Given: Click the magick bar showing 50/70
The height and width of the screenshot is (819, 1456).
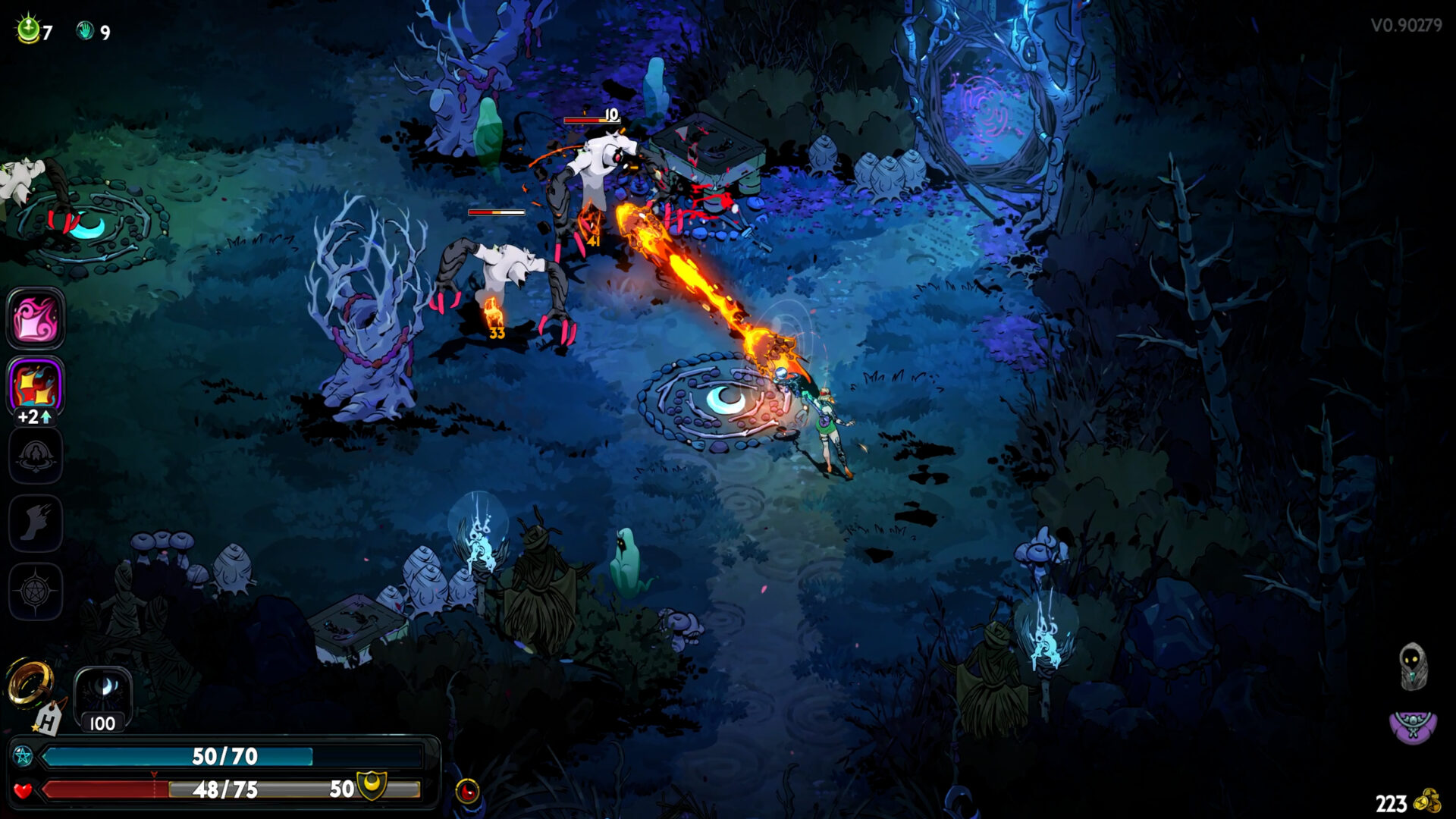Looking at the screenshot, I should point(224,756).
